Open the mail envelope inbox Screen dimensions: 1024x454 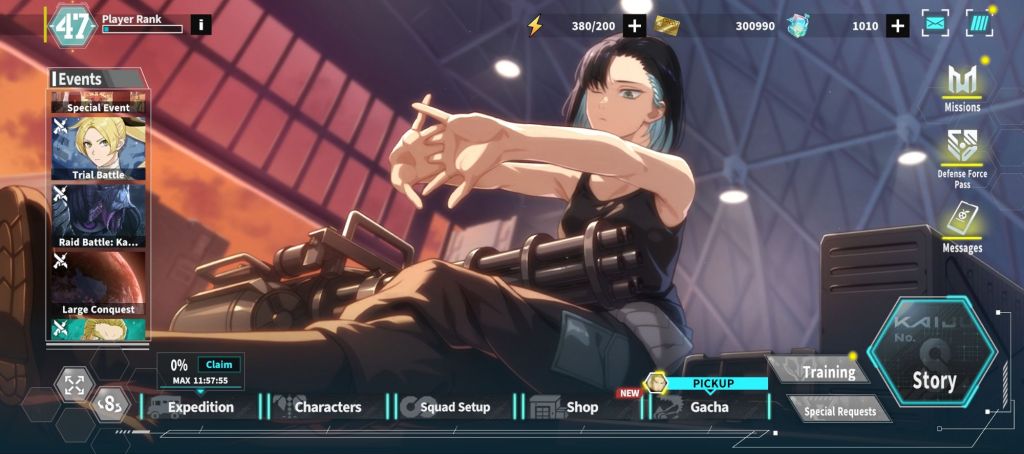point(935,24)
